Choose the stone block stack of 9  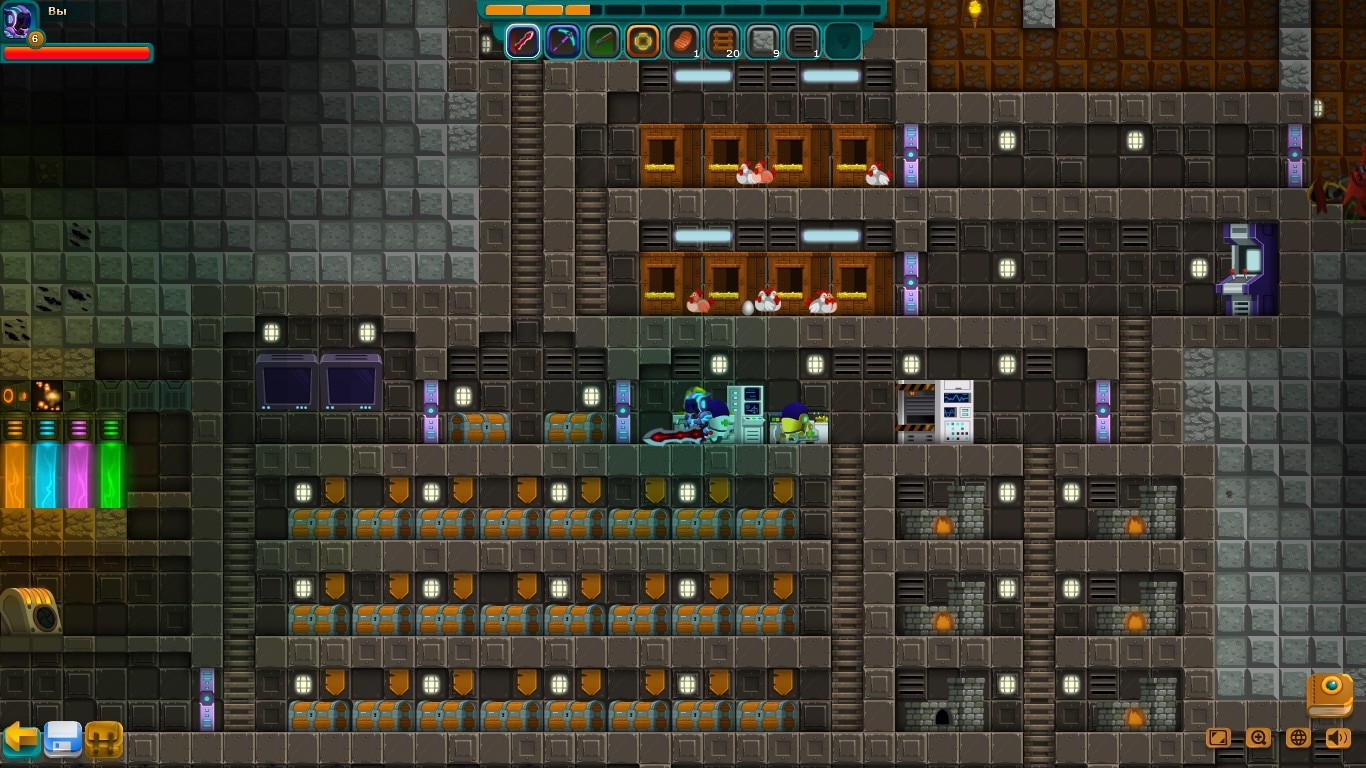pos(763,42)
